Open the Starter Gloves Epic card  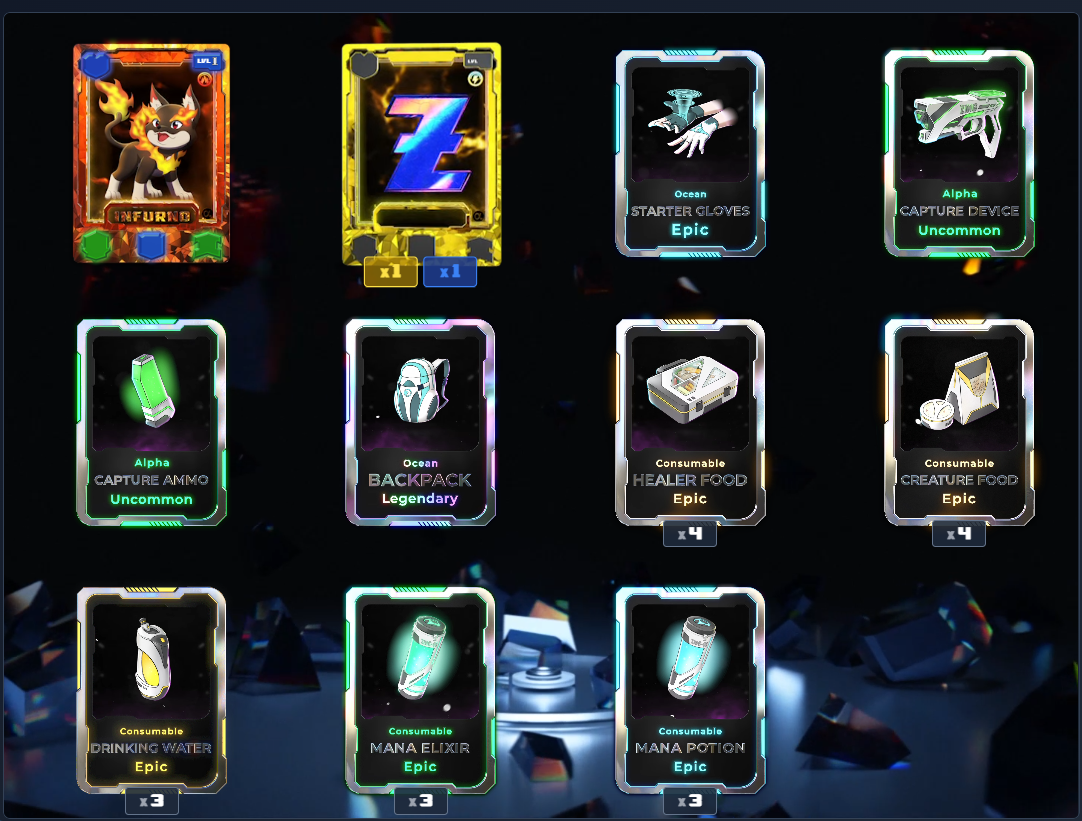point(690,153)
